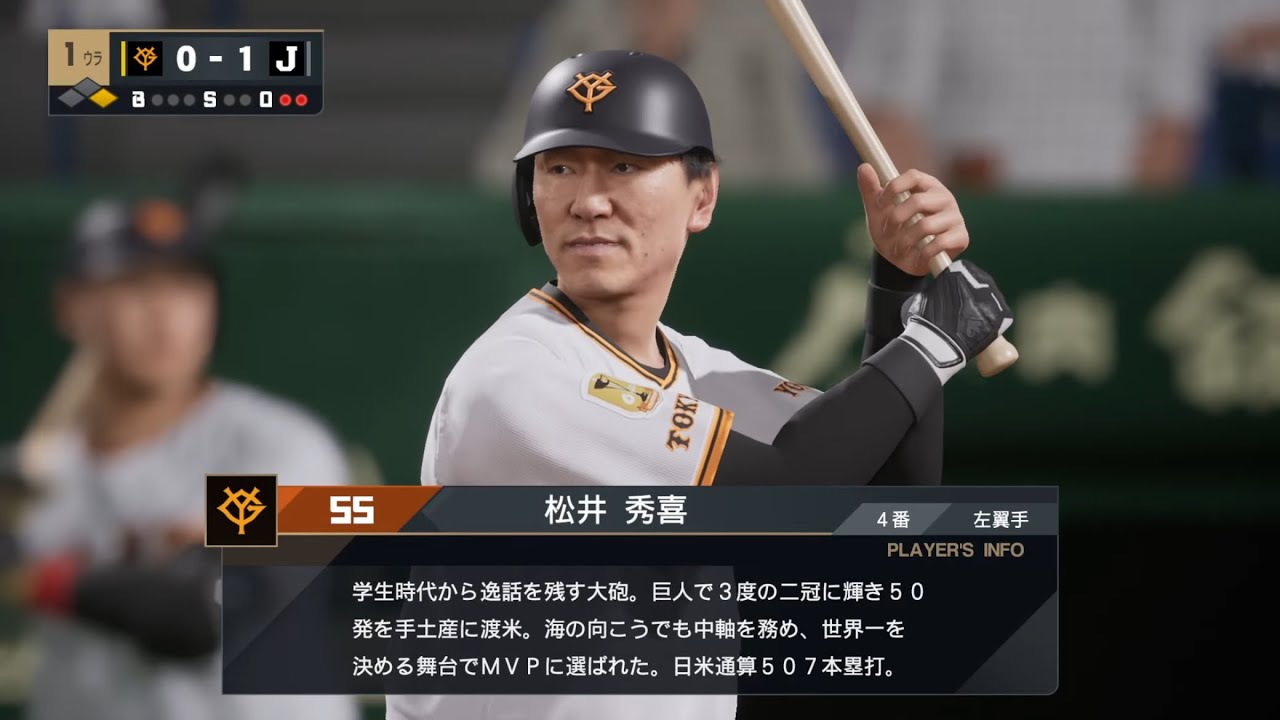
Task: Click the yellow first-base diamond icon
Action: (103, 98)
